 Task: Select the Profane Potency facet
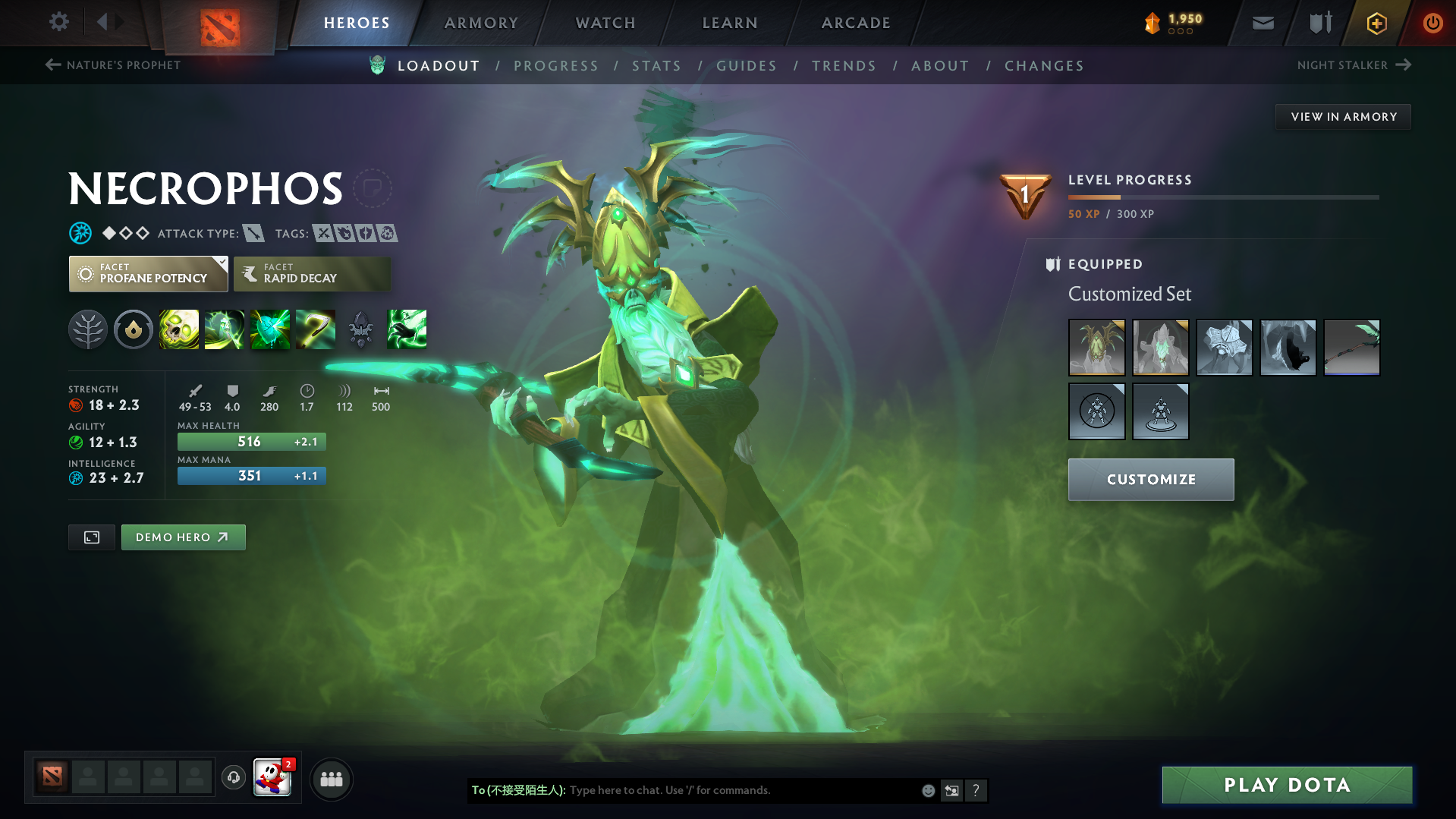(x=148, y=273)
